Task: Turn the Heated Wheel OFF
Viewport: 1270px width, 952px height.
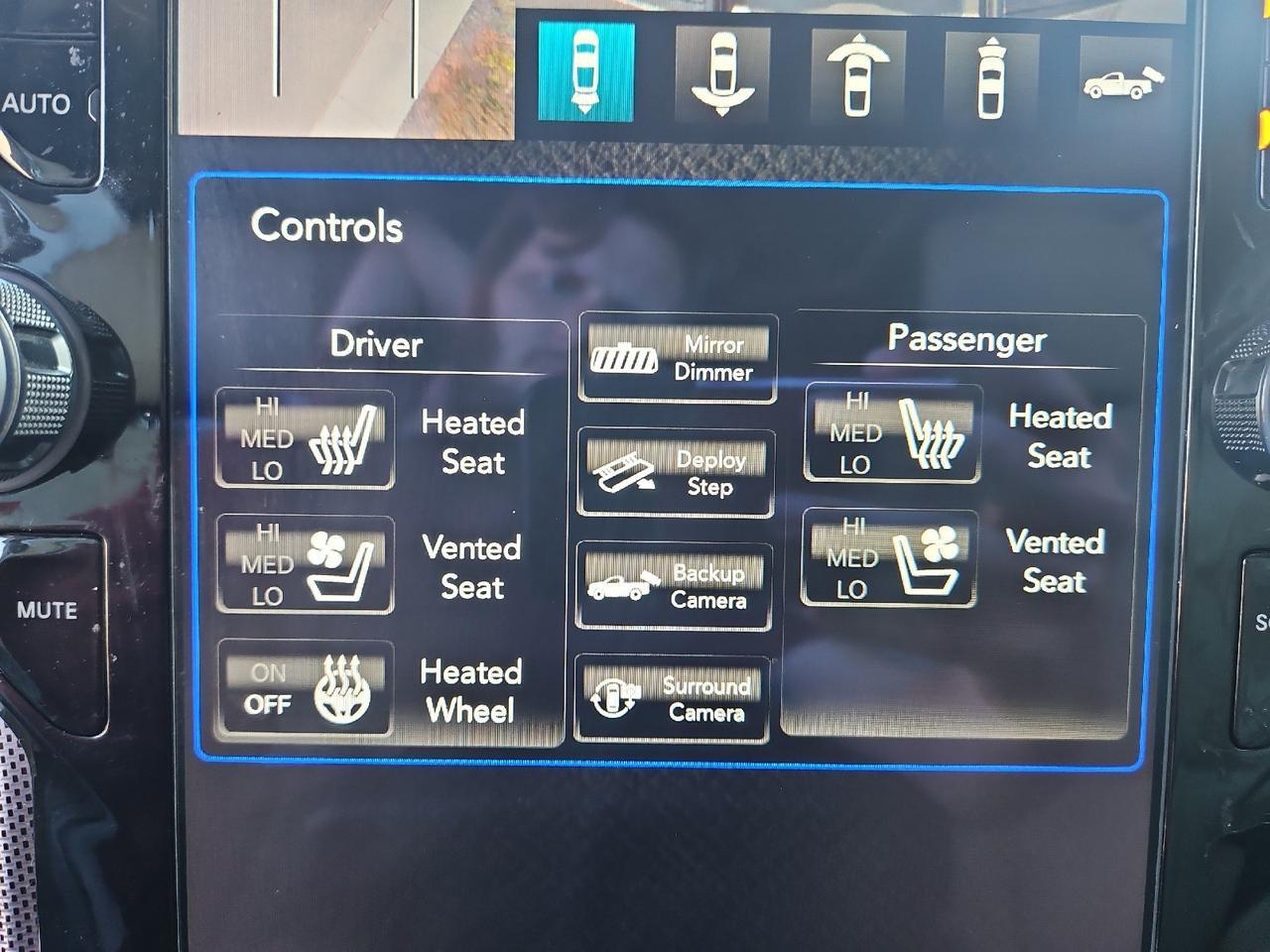Action: point(266,705)
